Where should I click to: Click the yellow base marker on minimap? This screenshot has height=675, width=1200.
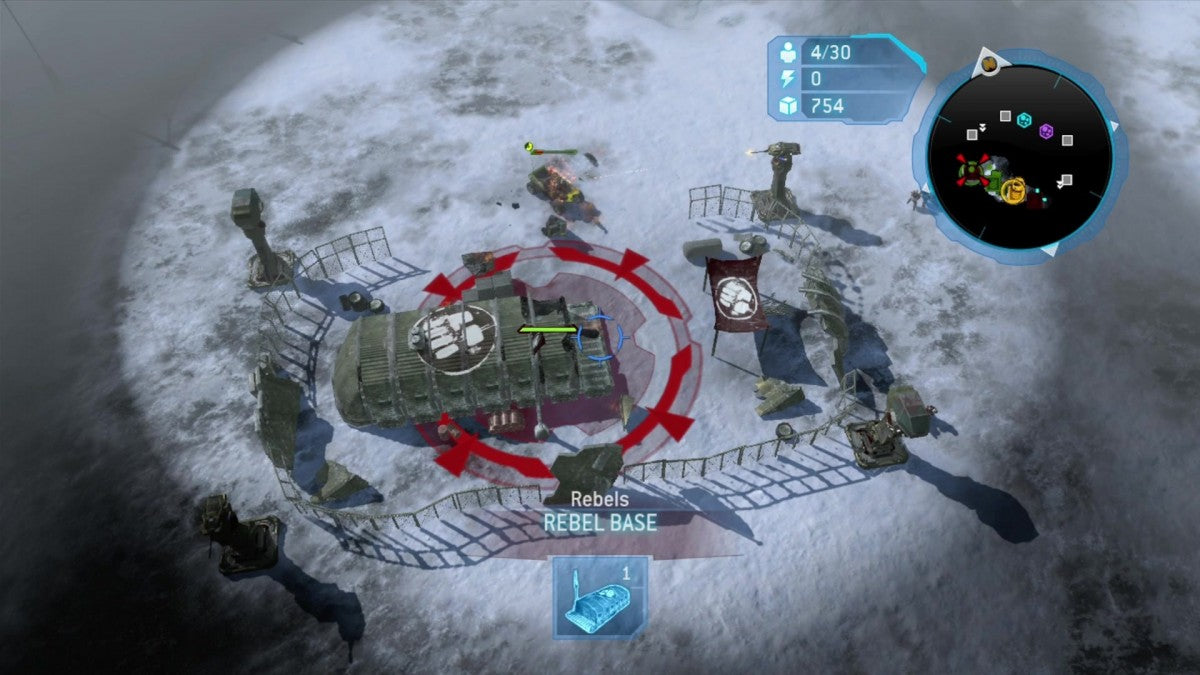coord(1013,188)
